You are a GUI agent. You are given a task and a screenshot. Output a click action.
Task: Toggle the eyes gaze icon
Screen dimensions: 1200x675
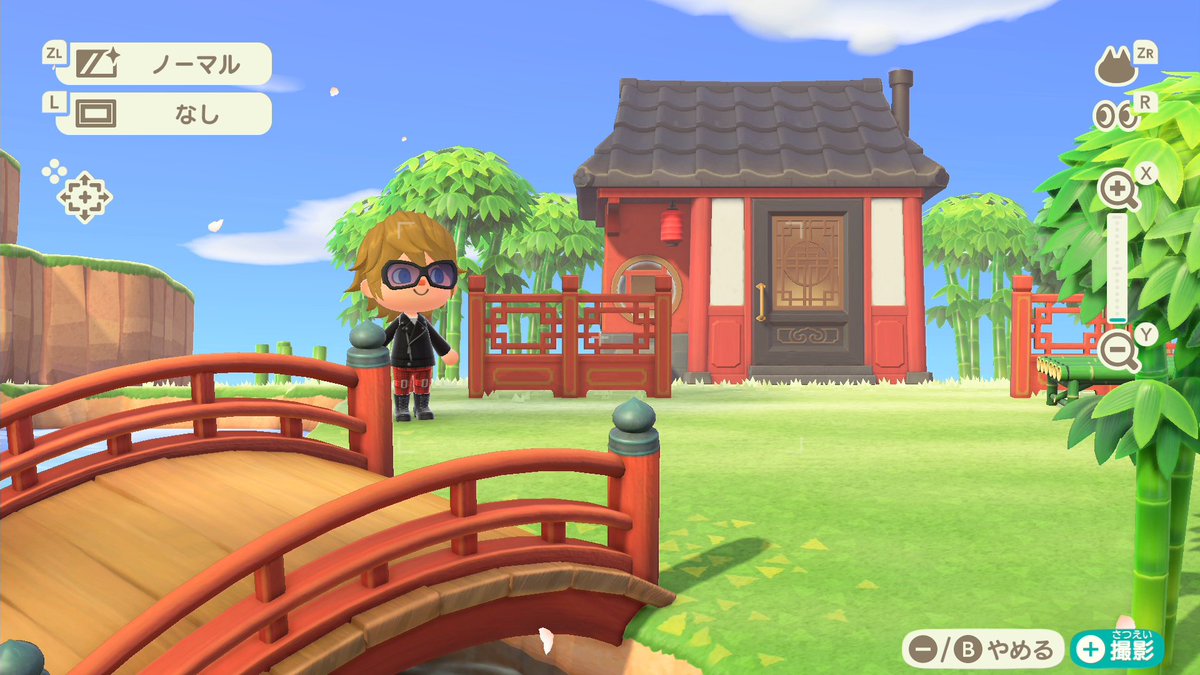click(x=1116, y=116)
